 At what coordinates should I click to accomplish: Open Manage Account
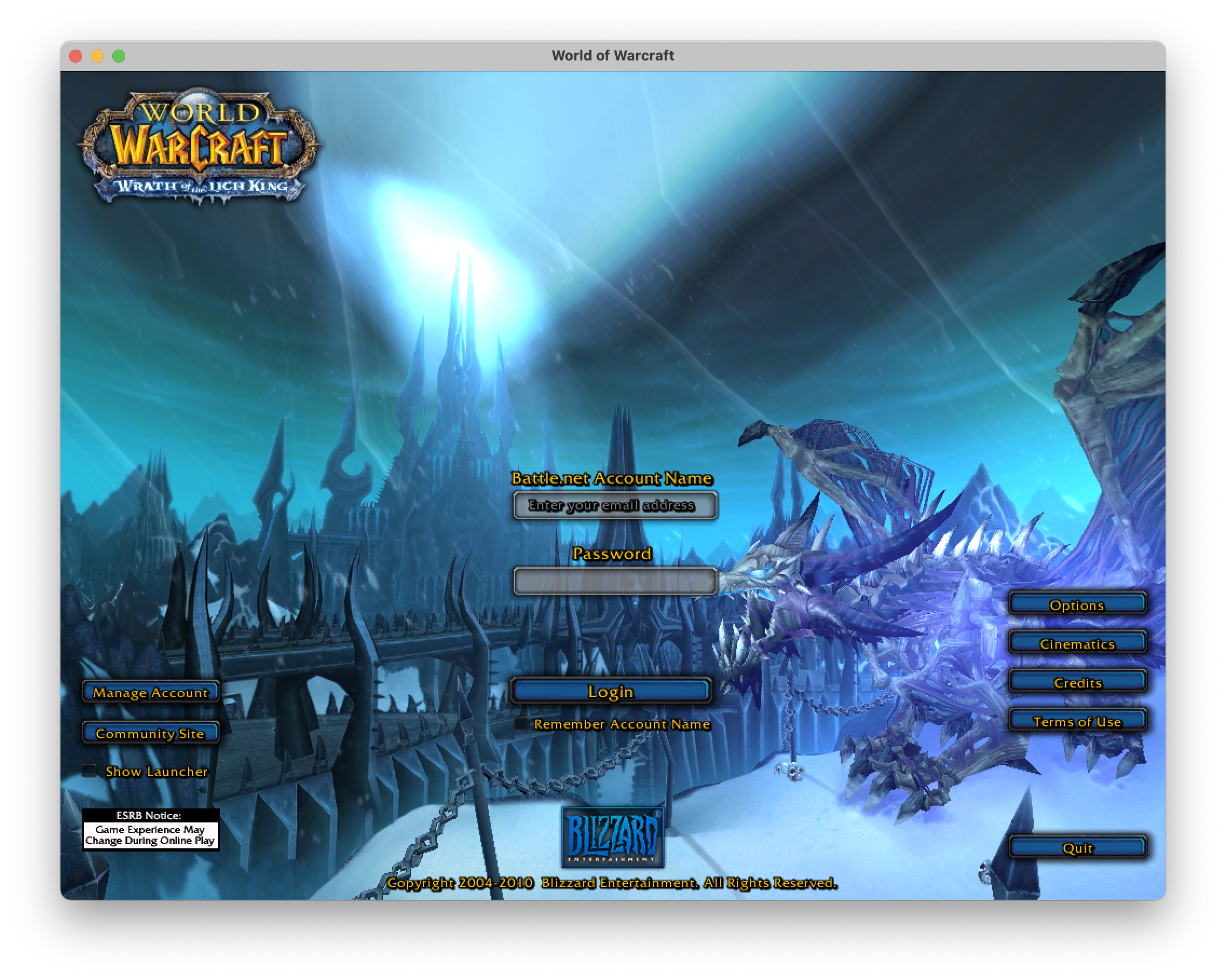click(151, 692)
